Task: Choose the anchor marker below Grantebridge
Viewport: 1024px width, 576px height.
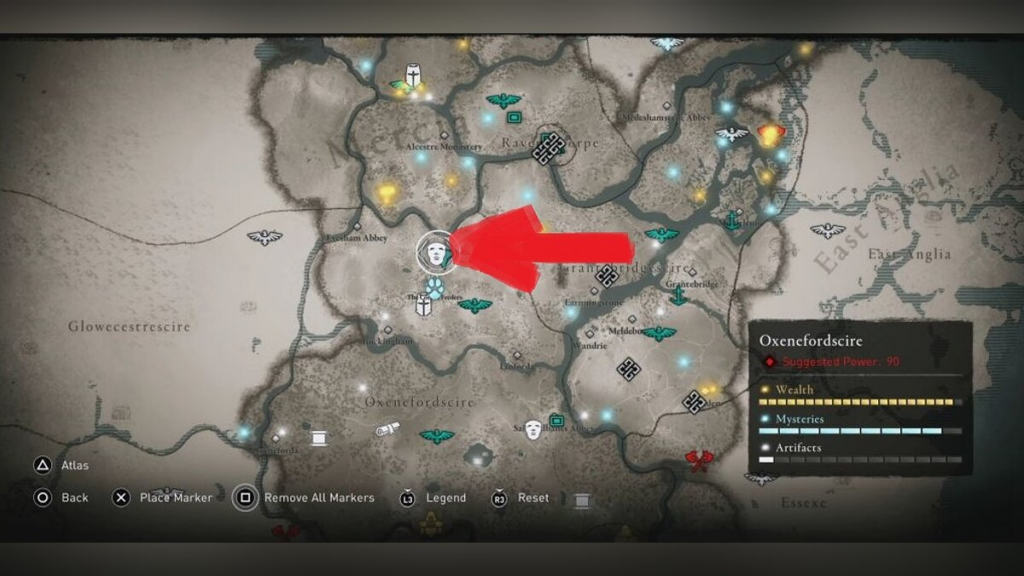Action: [678, 296]
